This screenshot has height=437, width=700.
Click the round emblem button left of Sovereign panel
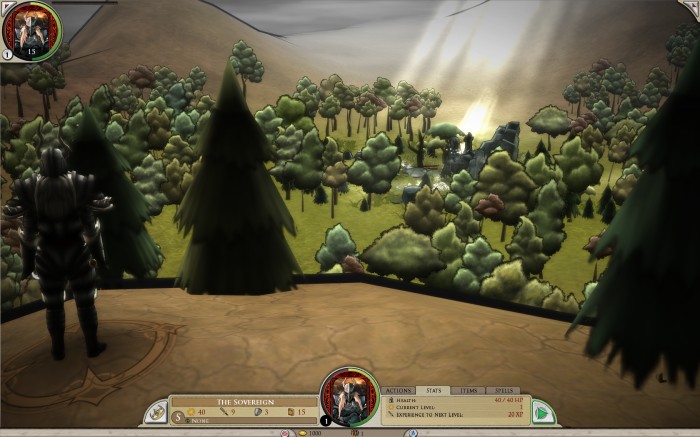(156, 411)
